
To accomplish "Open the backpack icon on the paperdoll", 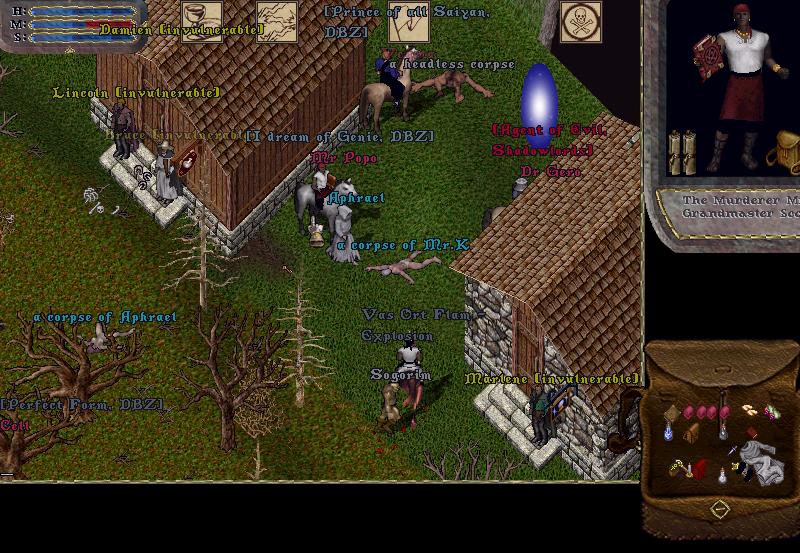I will 784,152.
